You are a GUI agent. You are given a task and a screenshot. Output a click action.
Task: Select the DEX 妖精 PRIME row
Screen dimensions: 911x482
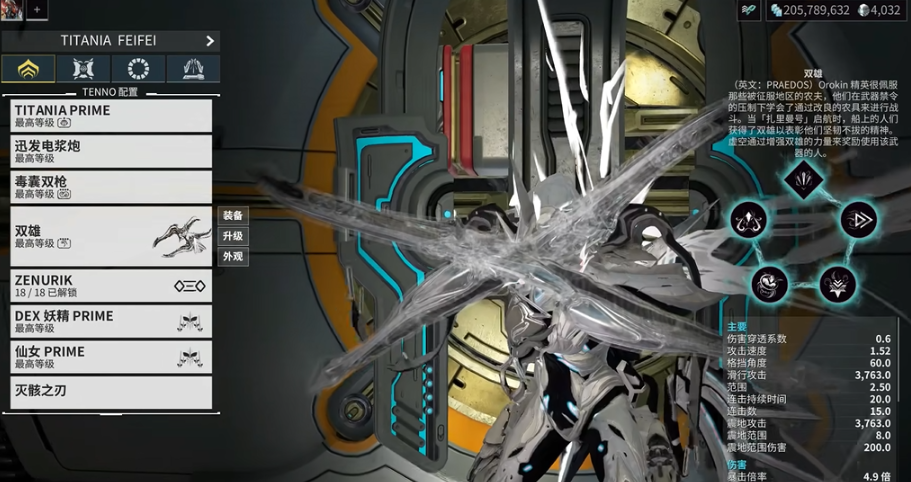click(x=111, y=321)
